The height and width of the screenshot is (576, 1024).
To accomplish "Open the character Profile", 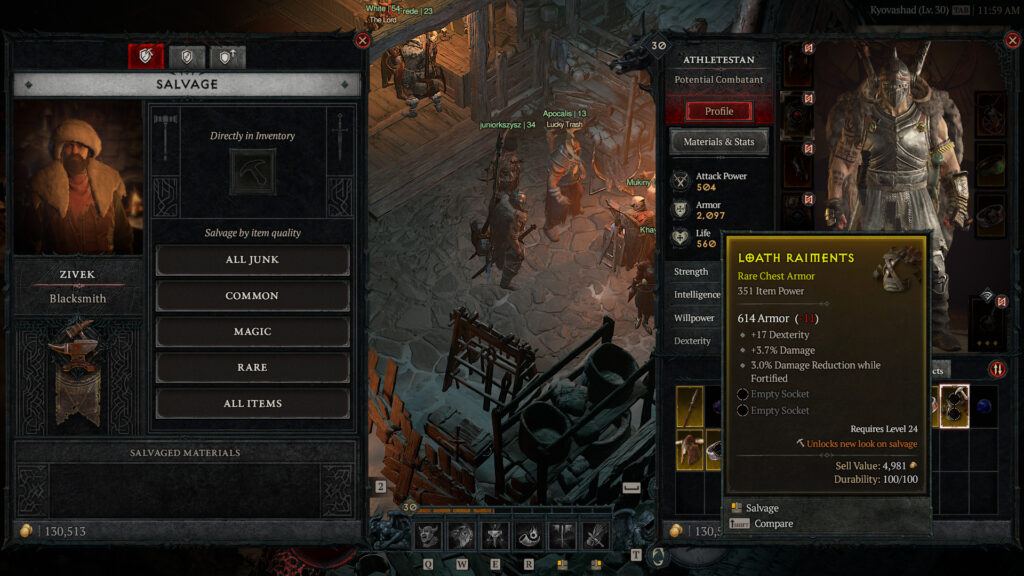I will pos(719,111).
